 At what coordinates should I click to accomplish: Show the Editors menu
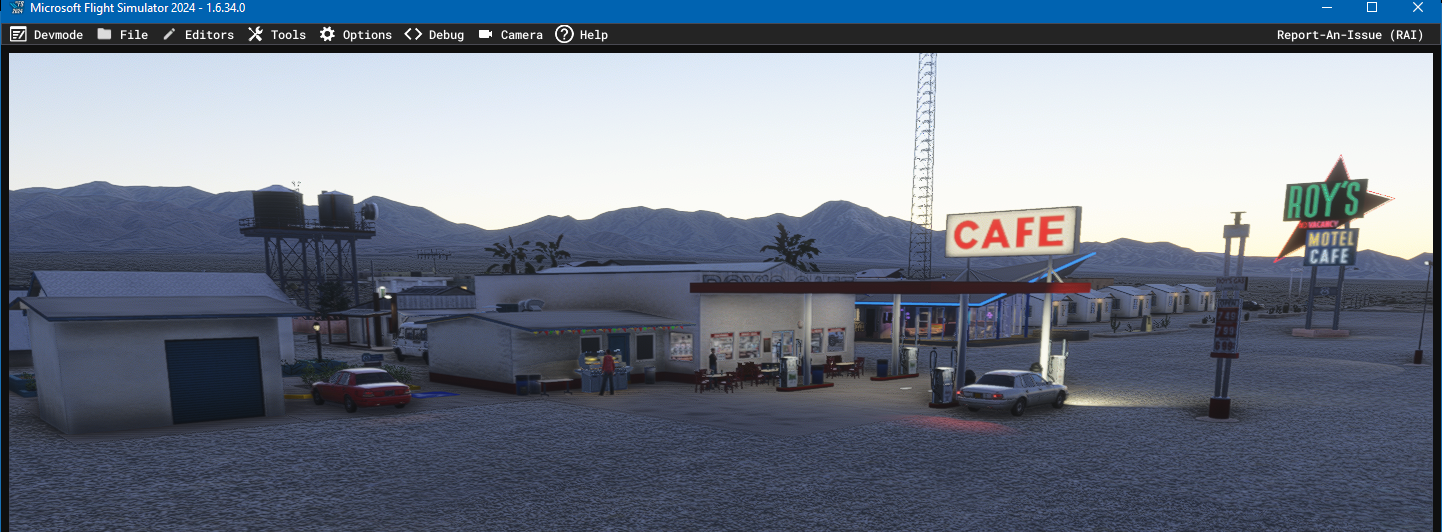[198, 35]
